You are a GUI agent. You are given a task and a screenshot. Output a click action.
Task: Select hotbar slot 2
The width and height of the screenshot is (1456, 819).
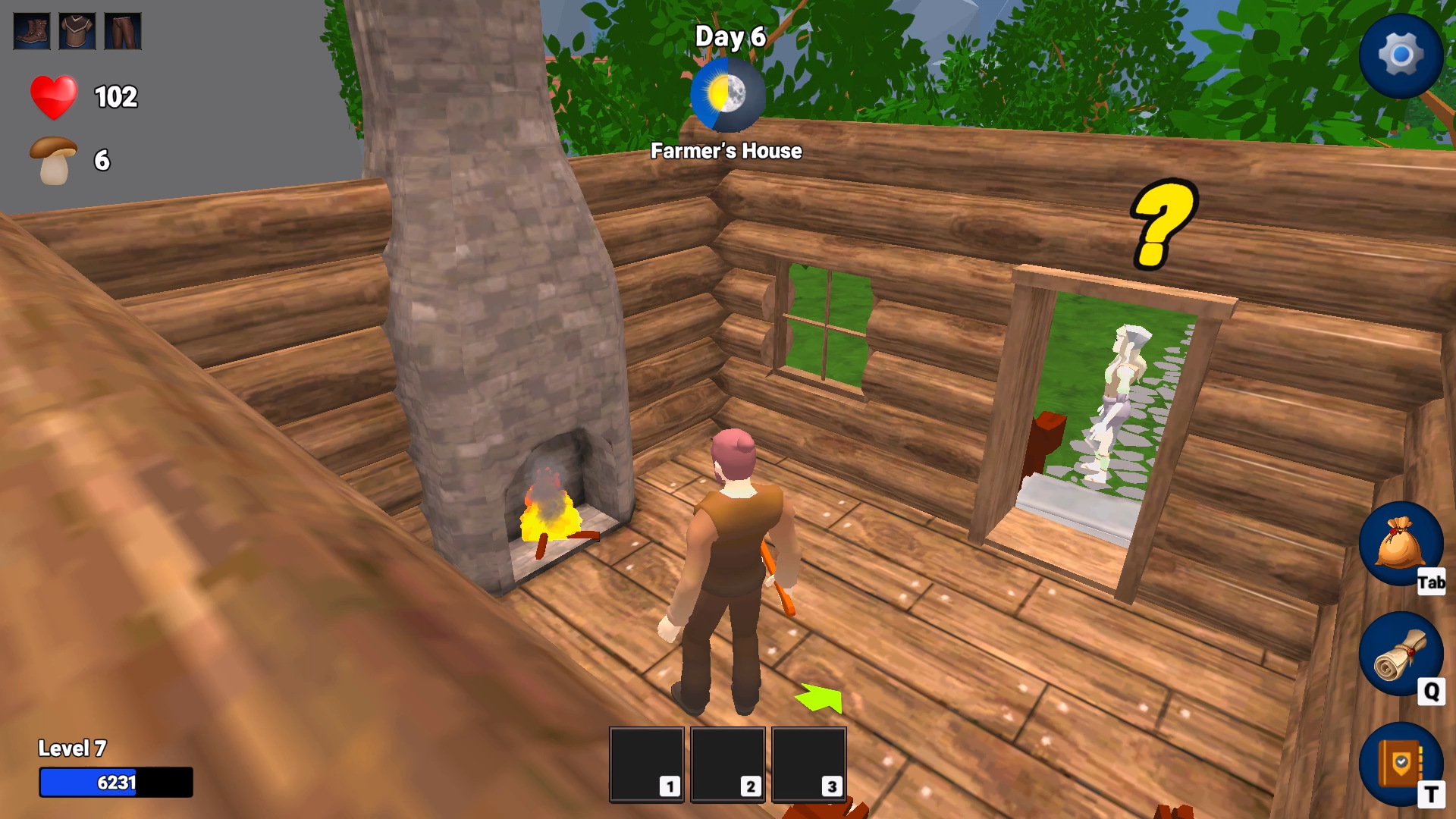(x=729, y=764)
